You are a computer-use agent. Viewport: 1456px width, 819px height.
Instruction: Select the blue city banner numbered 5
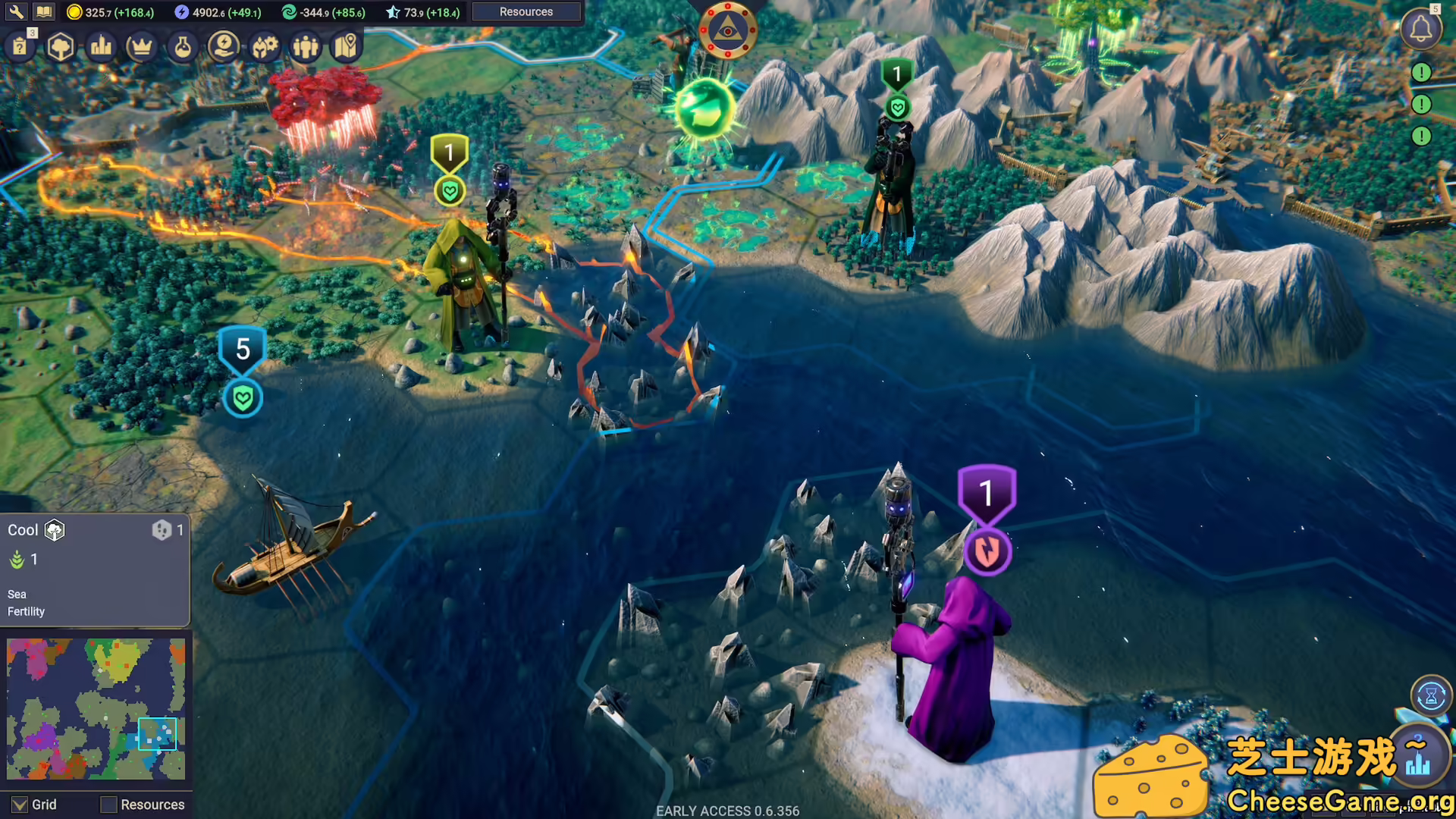242,350
